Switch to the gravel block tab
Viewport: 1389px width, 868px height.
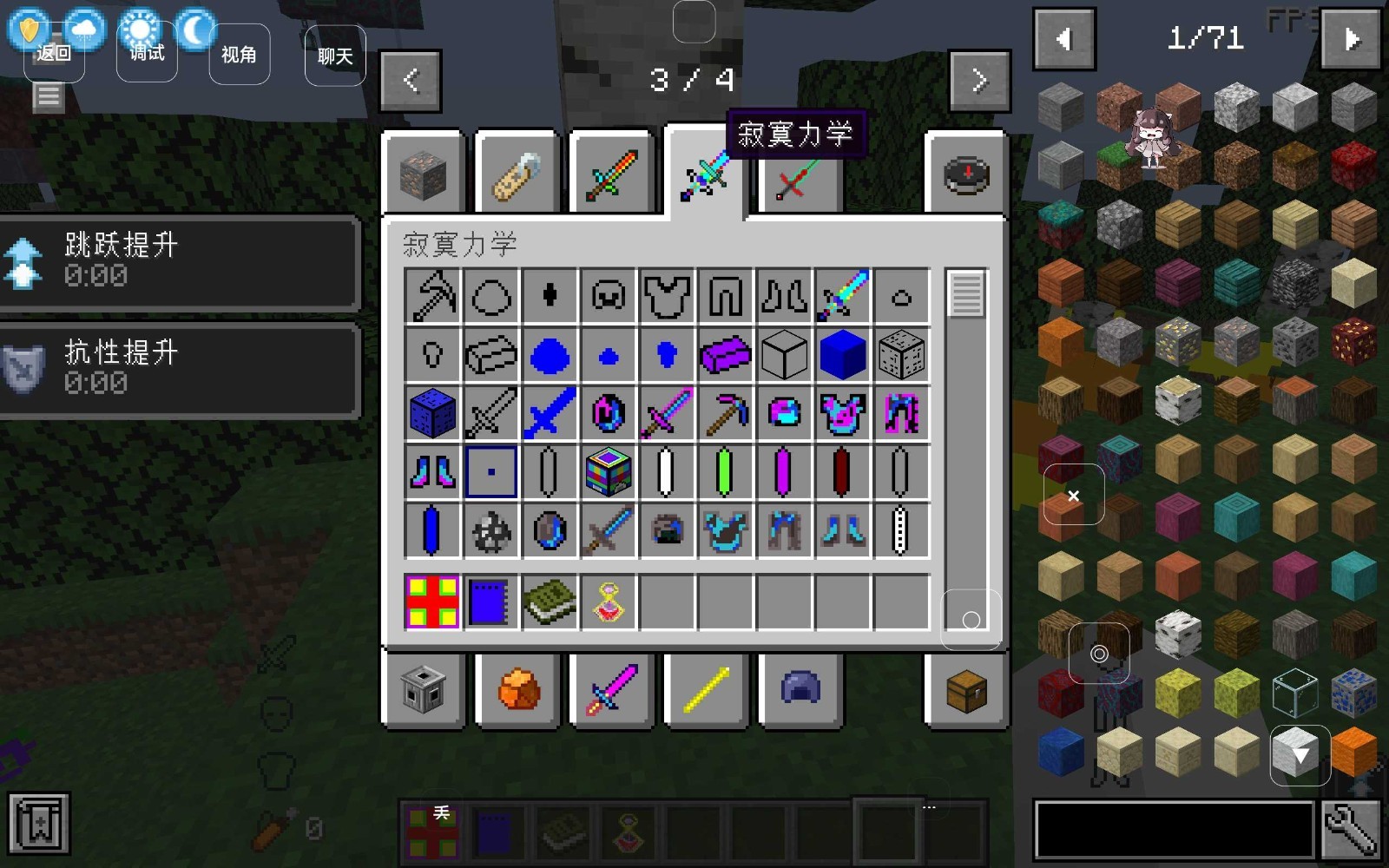coord(423,174)
